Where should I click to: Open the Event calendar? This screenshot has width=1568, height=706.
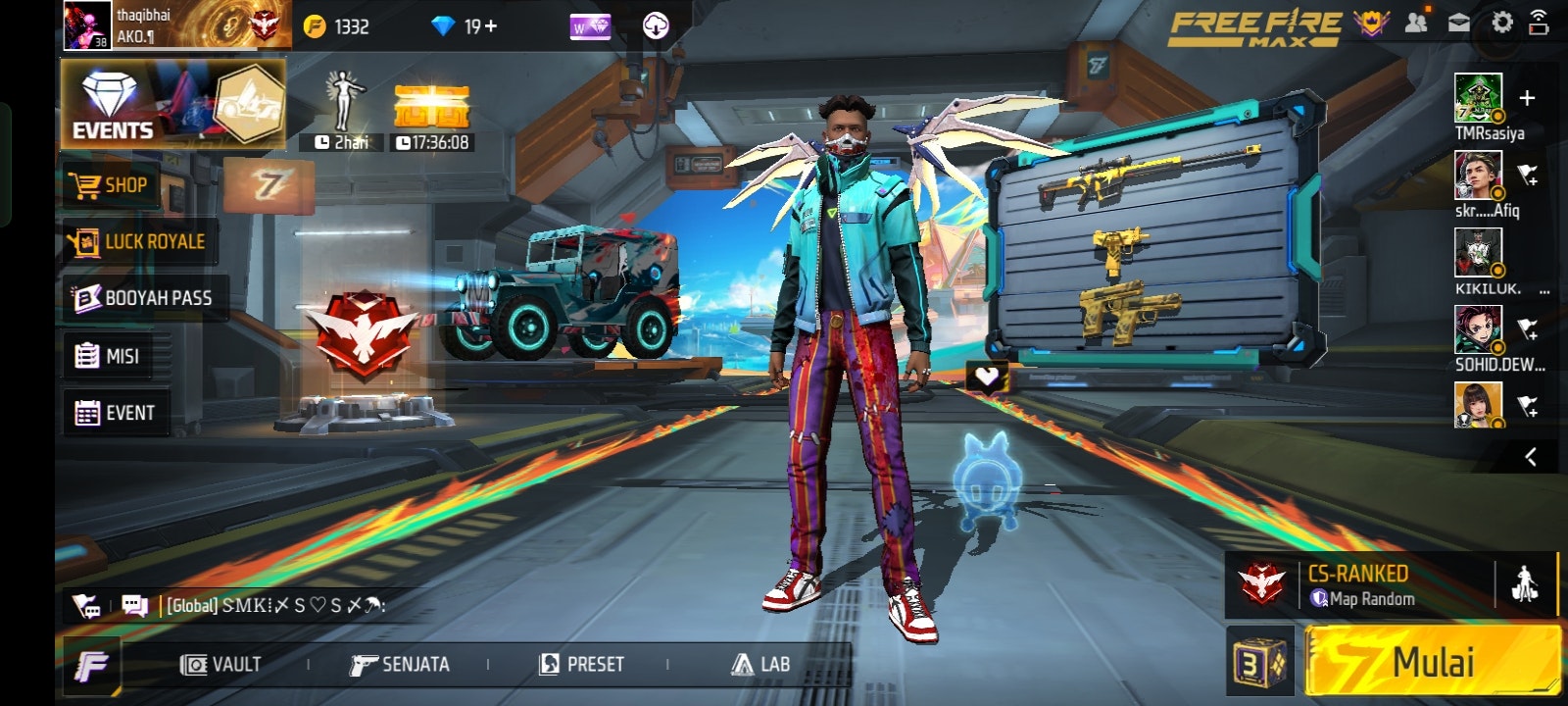tap(116, 413)
